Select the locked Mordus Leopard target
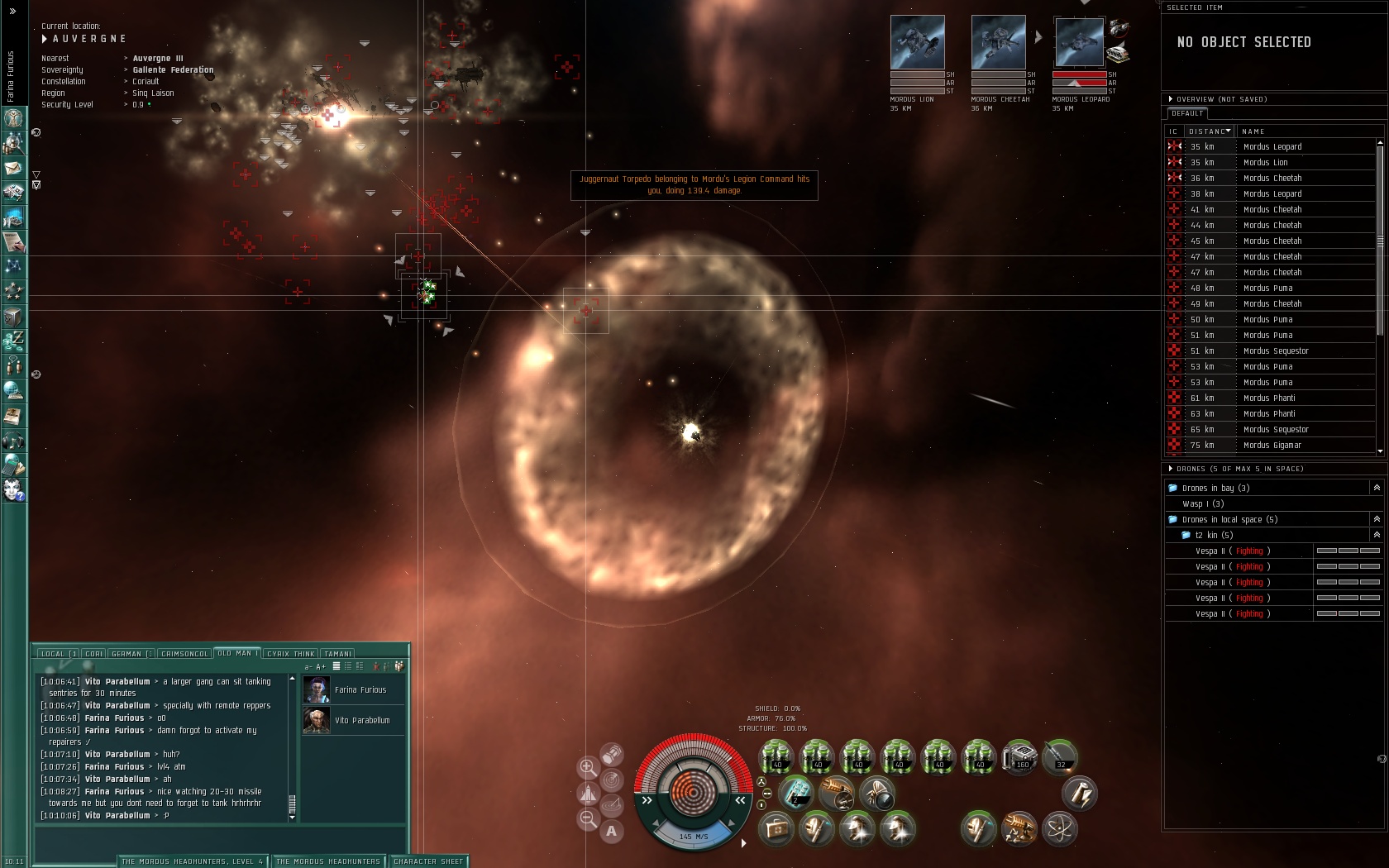Image resolution: width=1389 pixels, height=868 pixels. pyautogui.click(x=1078, y=42)
